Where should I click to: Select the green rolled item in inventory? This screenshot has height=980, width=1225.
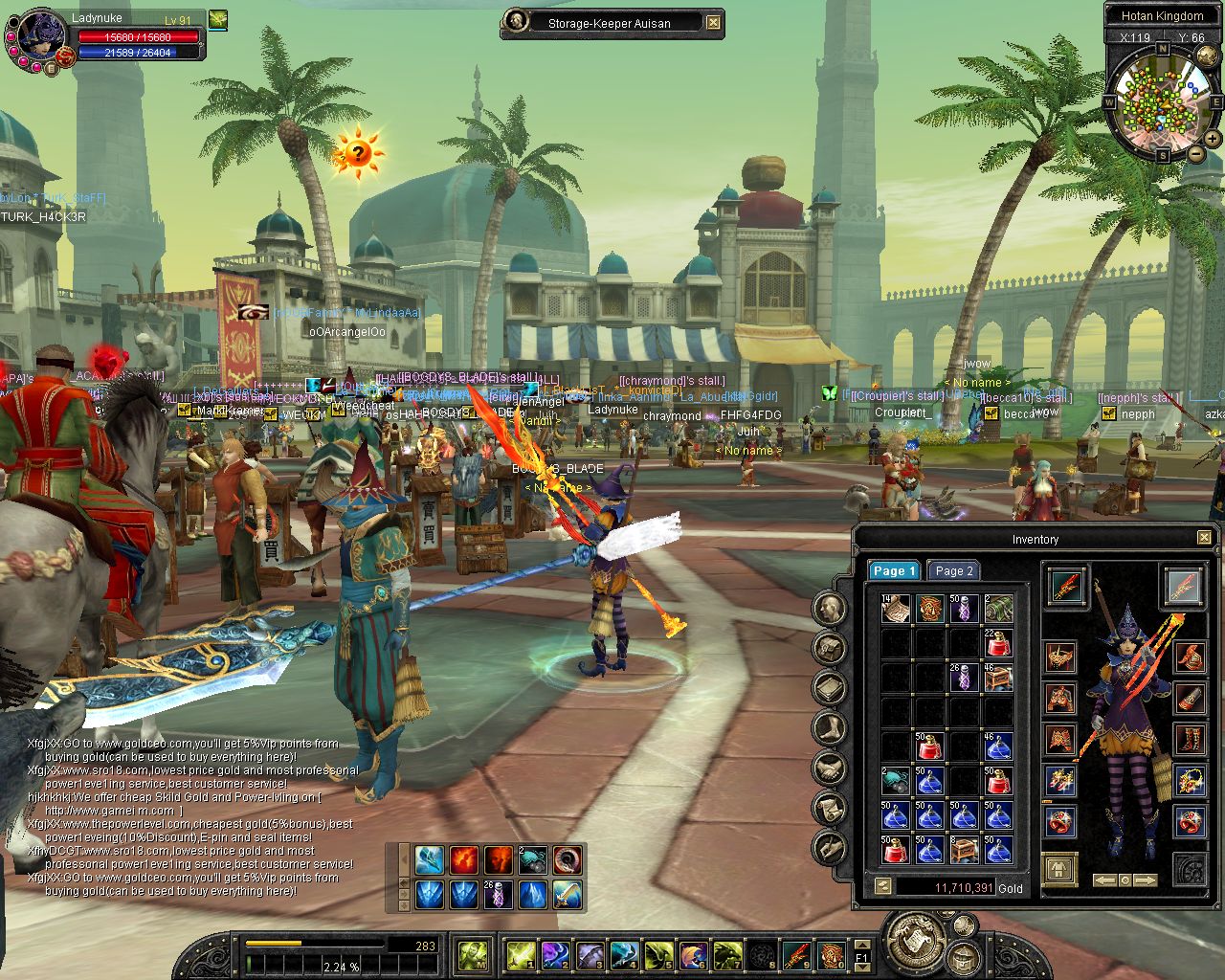click(998, 608)
